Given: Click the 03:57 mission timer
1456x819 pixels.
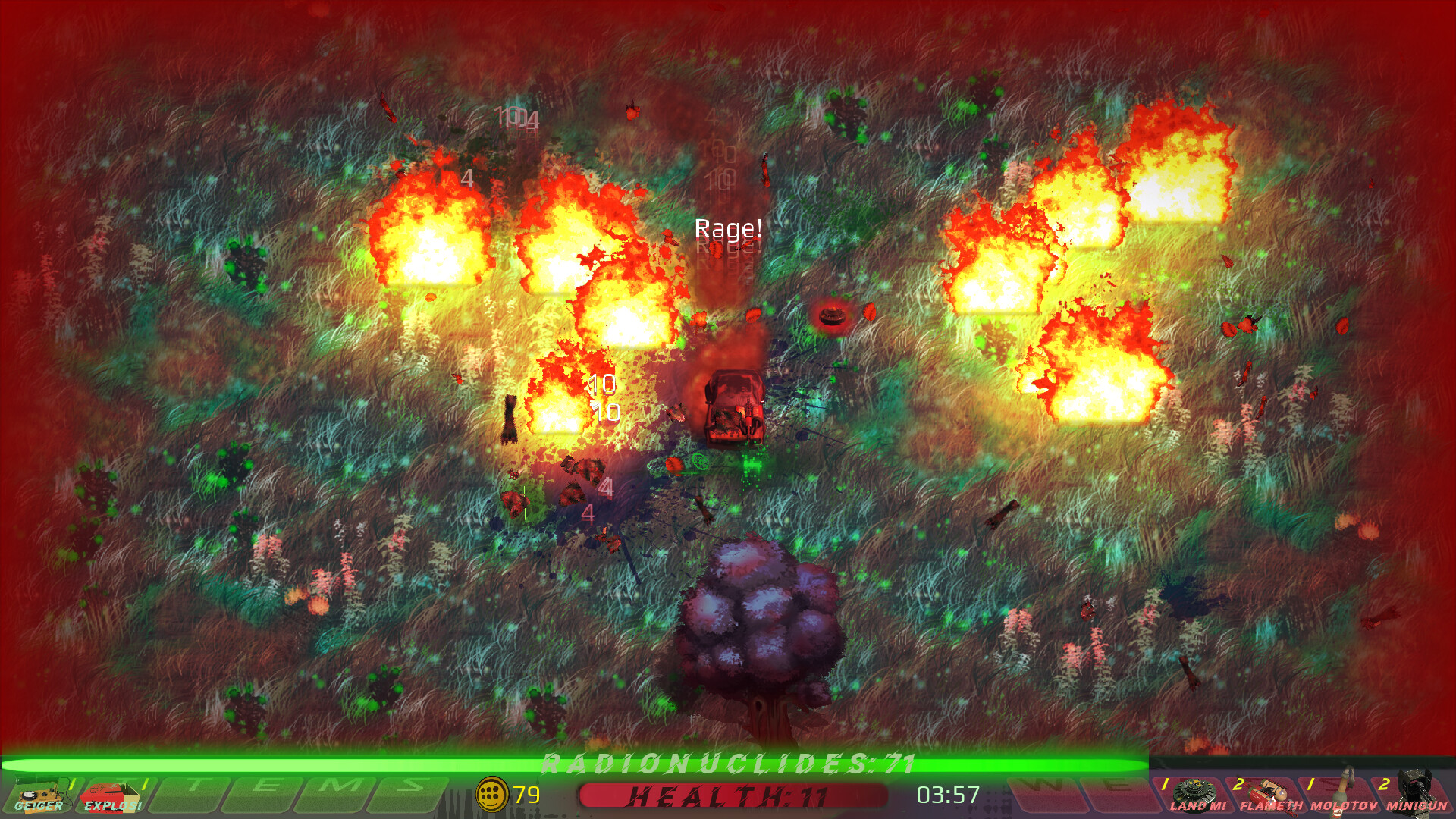Looking at the screenshot, I should click(948, 795).
